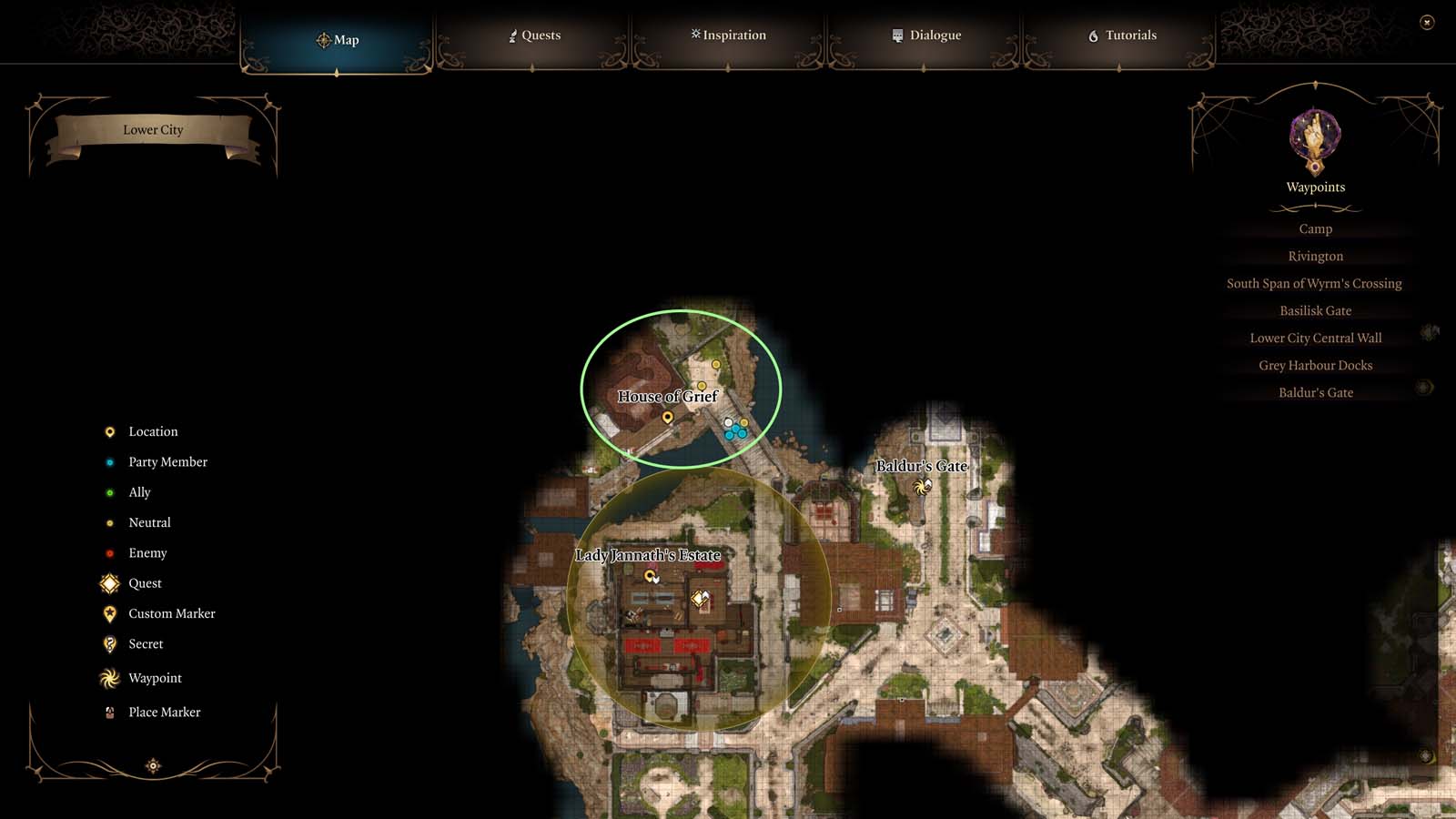Select the Custom Marker icon in the legend
Viewport: 1456px width, 819px height.
tap(109, 613)
